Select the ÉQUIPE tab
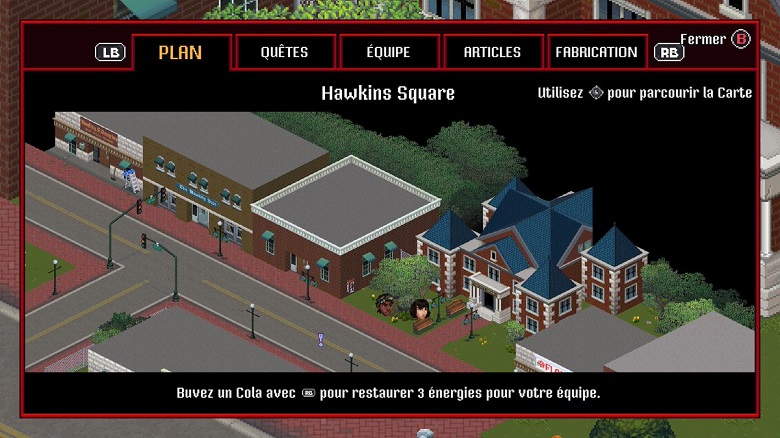This screenshot has height=438, width=780. pyautogui.click(x=389, y=52)
